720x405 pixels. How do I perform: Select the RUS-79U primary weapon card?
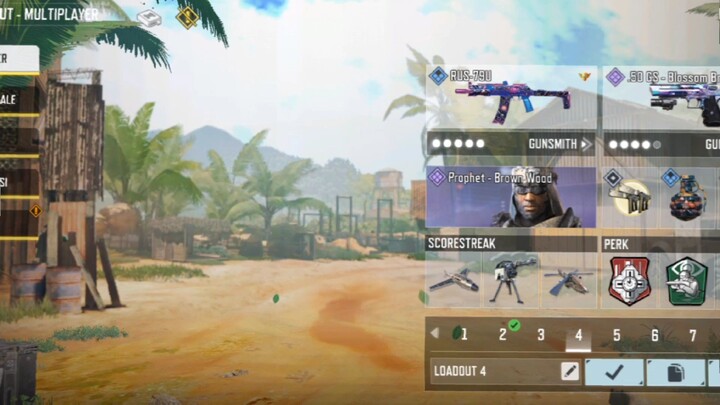[511, 98]
